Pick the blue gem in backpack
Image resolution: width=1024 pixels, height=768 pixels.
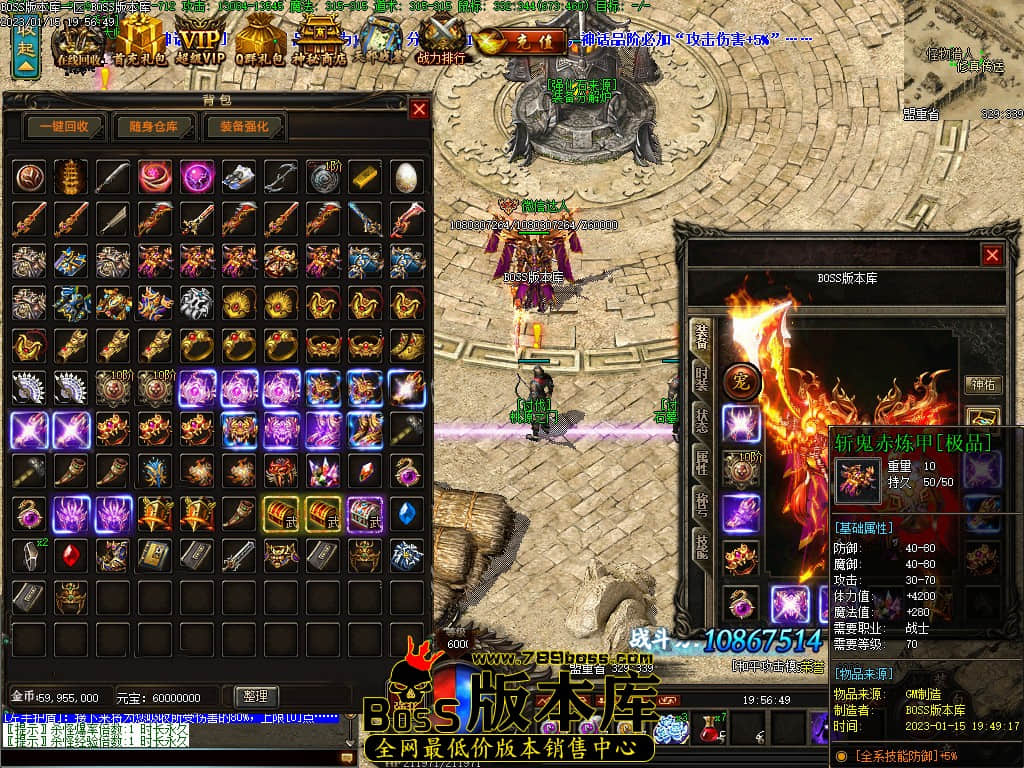405,512
